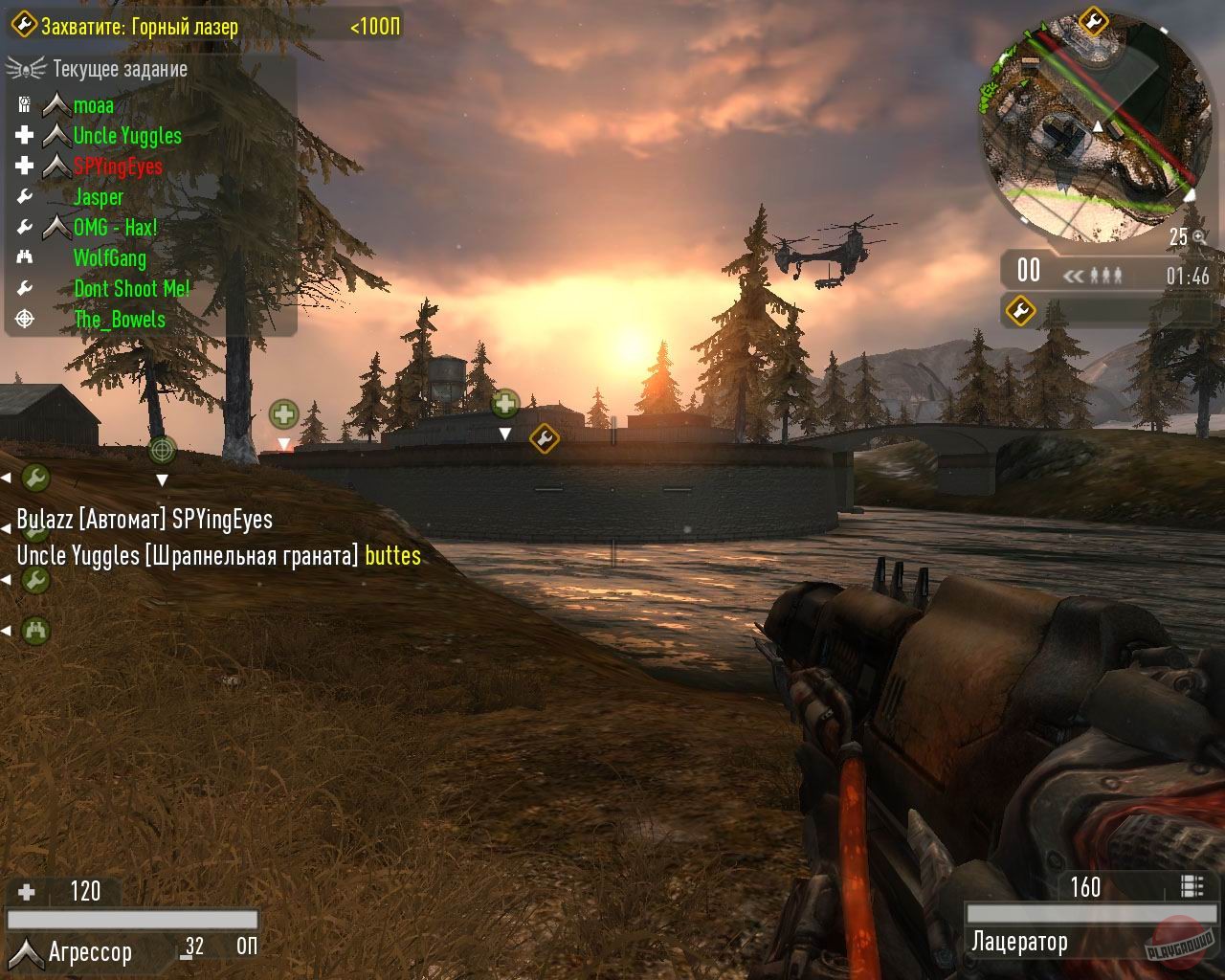
Task: Click buttes in the kill feed message
Action: pos(392,555)
